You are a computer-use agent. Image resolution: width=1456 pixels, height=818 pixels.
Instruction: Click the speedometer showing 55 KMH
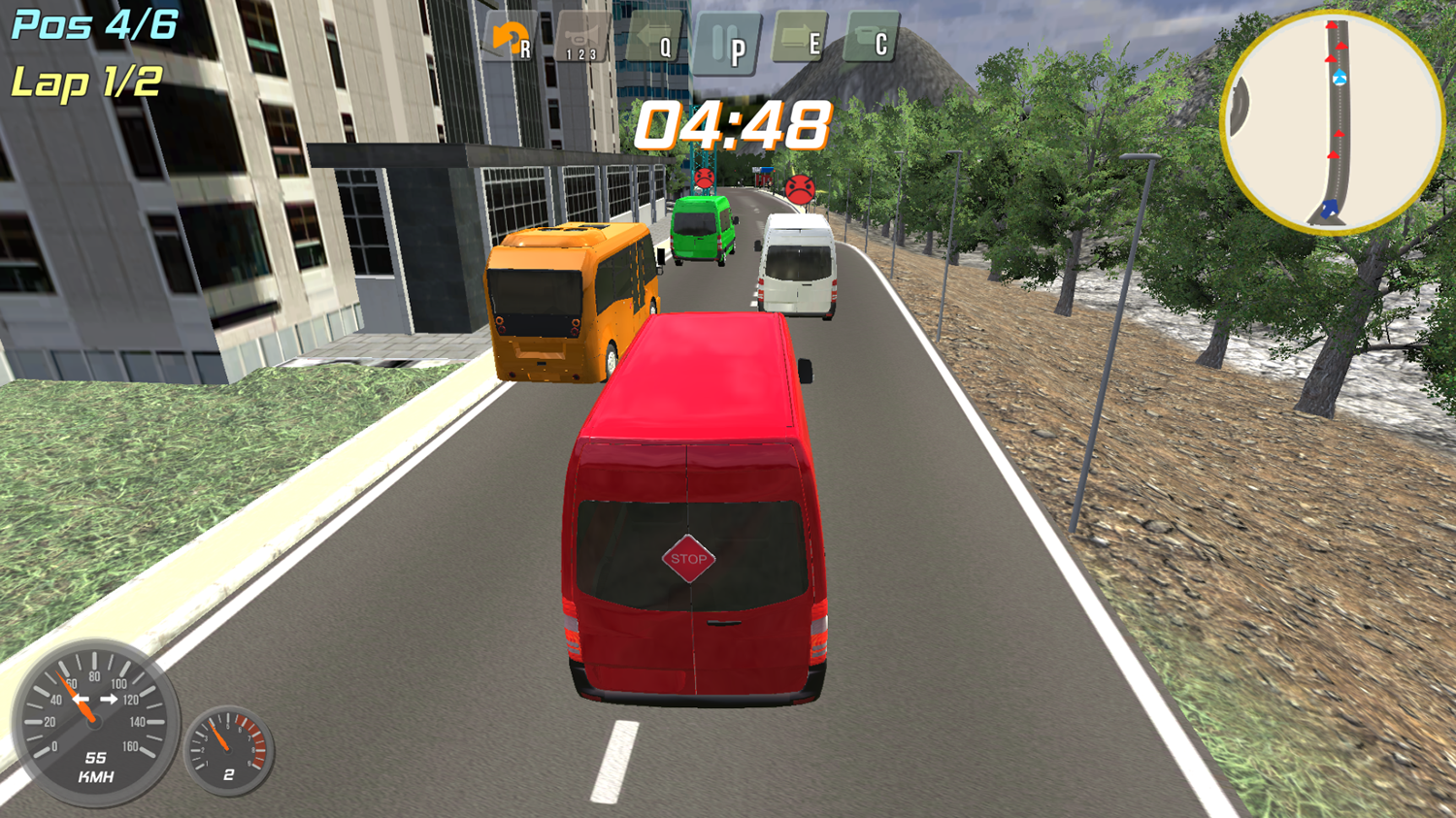[x=95, y=723]
